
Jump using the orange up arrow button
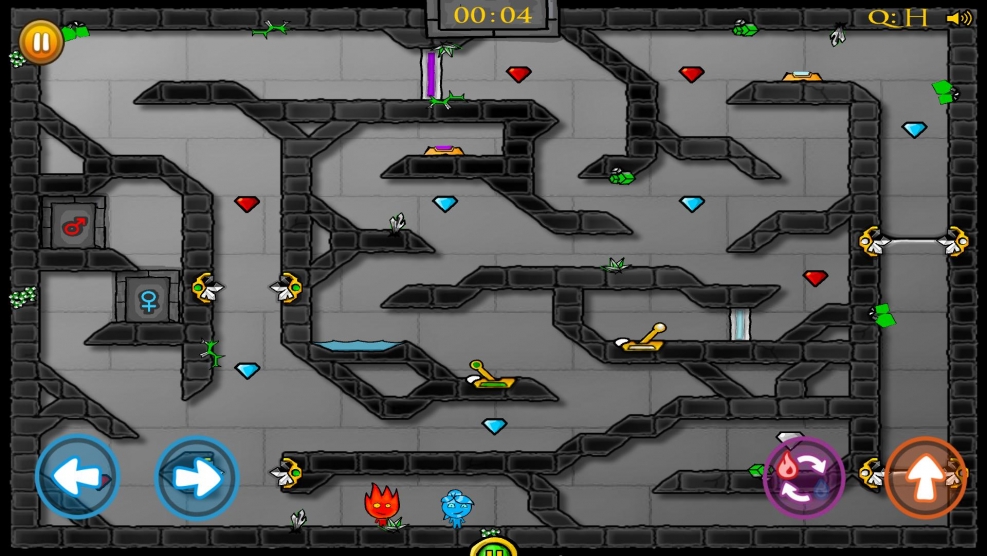[925, 477]
